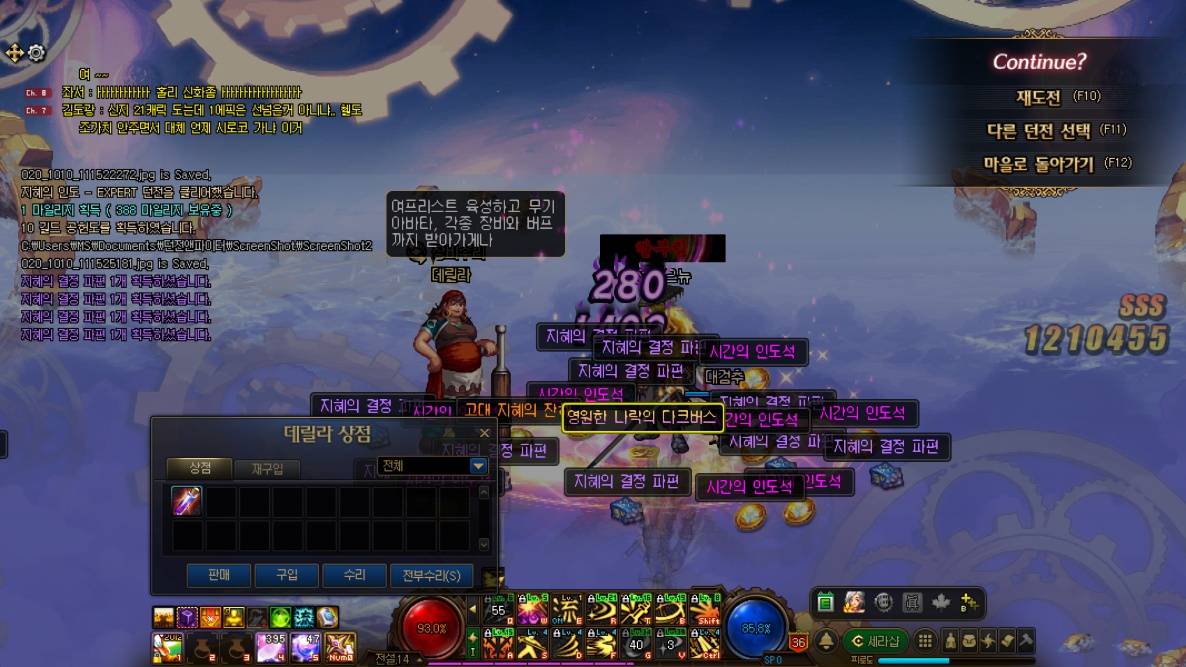Screen dimensions: 1186x667
Task: Open the grid menu button
Action: [926, 641]
